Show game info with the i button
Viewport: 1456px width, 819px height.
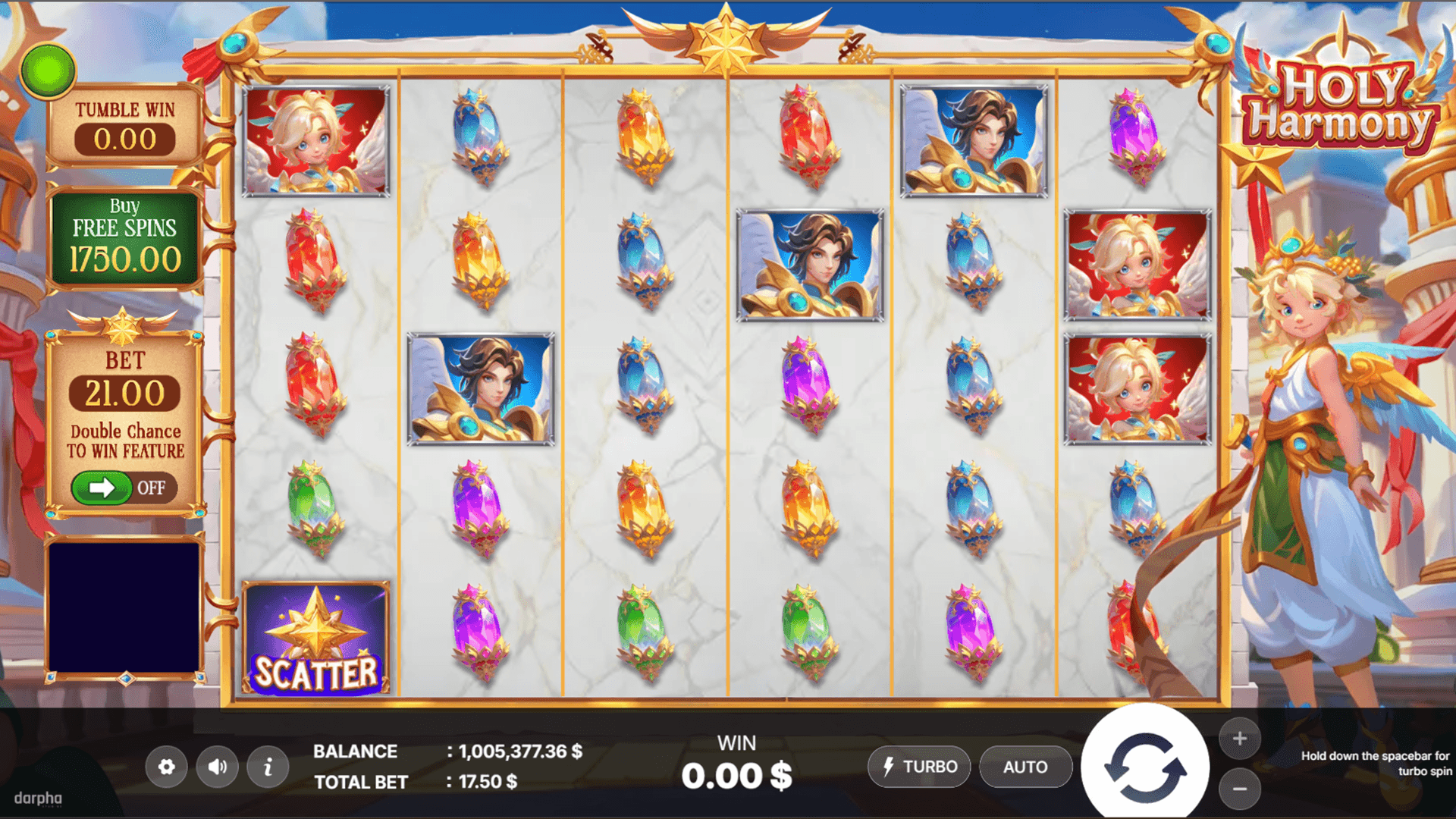[268, 767]
